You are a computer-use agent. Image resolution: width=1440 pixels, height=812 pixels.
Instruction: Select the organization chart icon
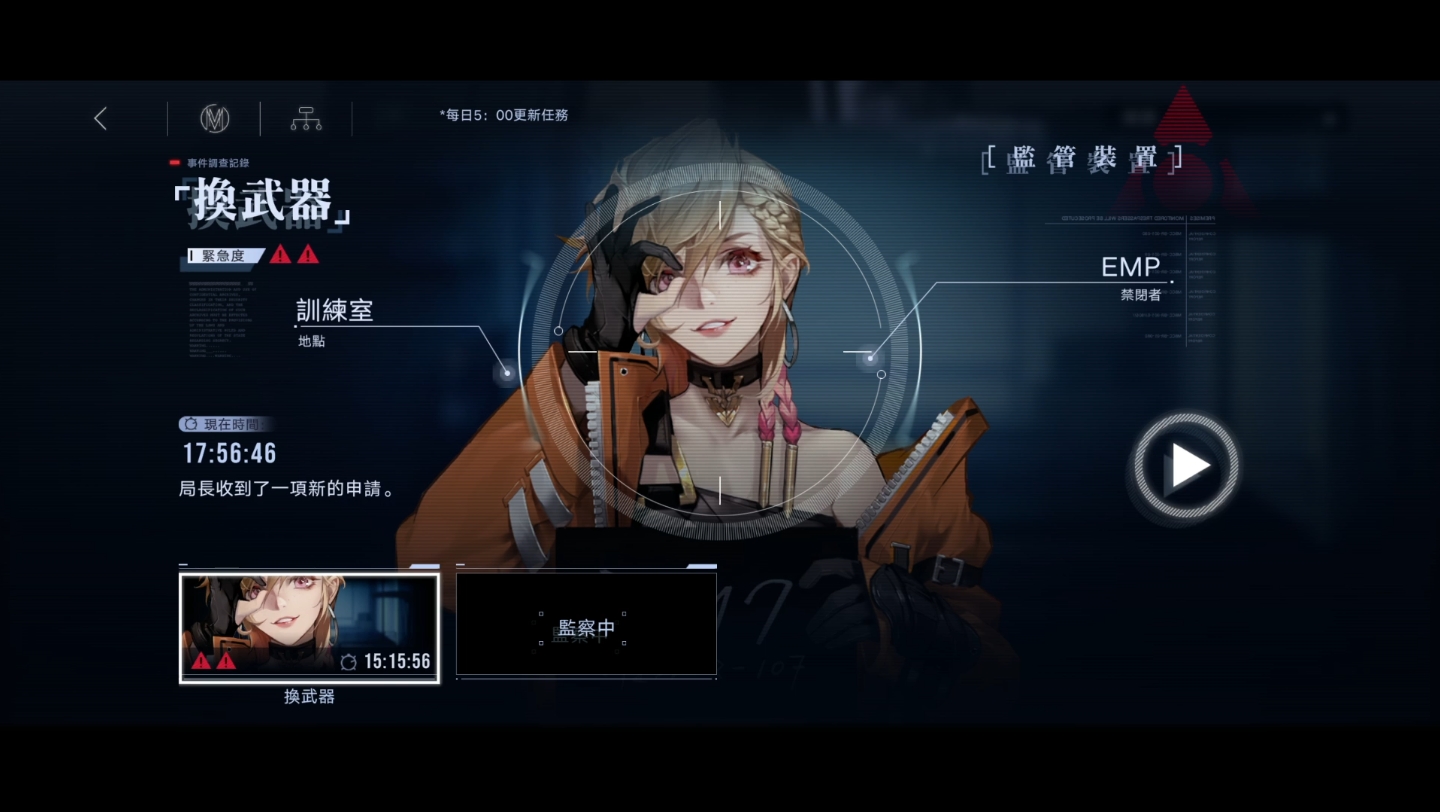305,118
